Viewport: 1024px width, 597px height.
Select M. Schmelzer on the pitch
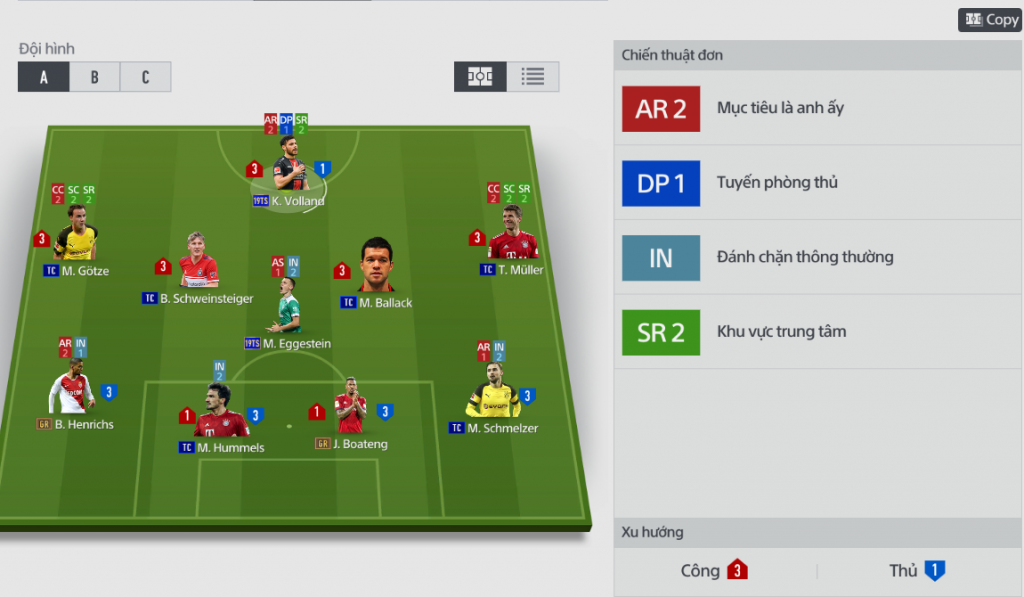493,396
